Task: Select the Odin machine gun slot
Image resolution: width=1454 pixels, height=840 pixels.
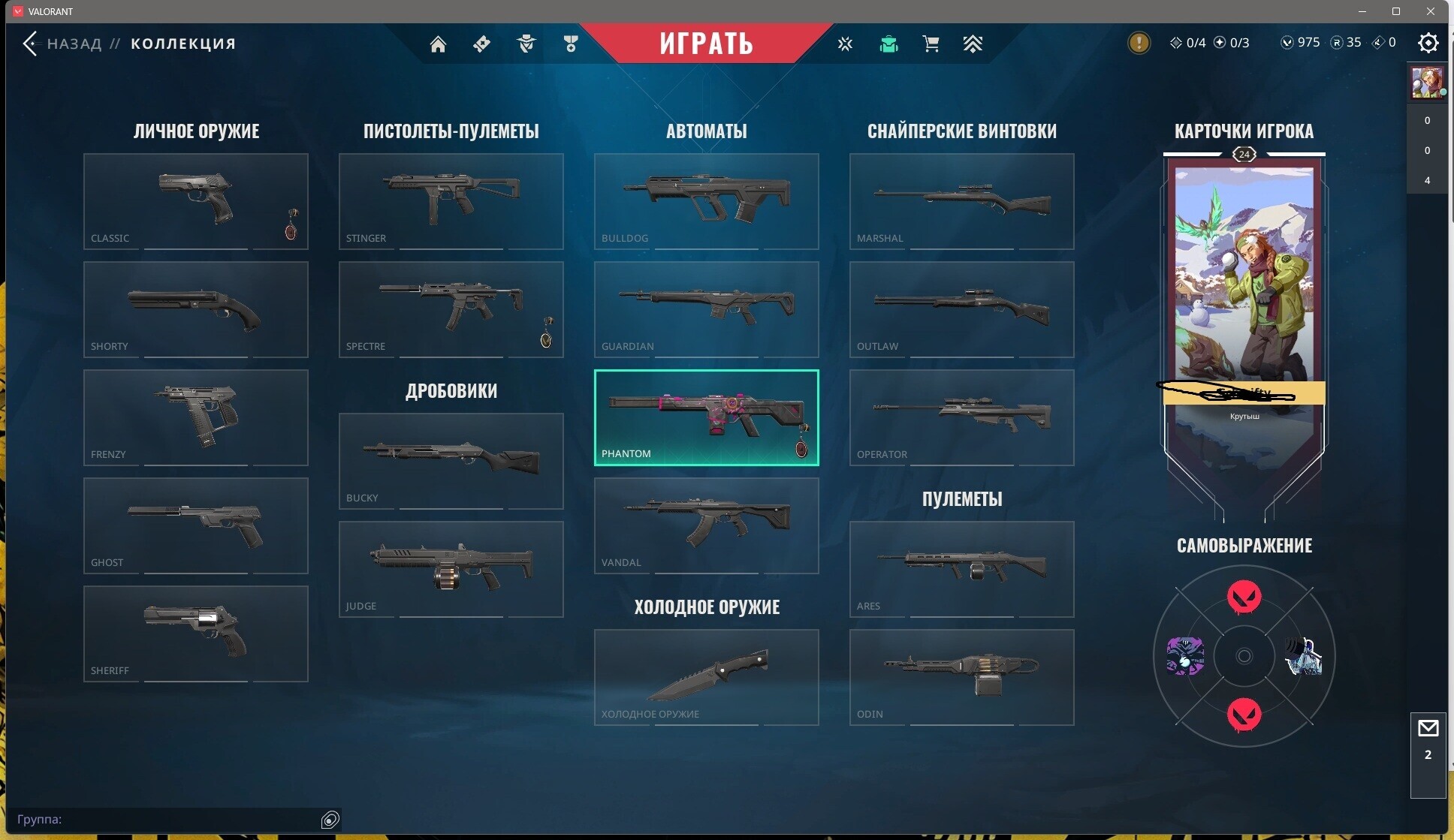Action: [961, 677]
